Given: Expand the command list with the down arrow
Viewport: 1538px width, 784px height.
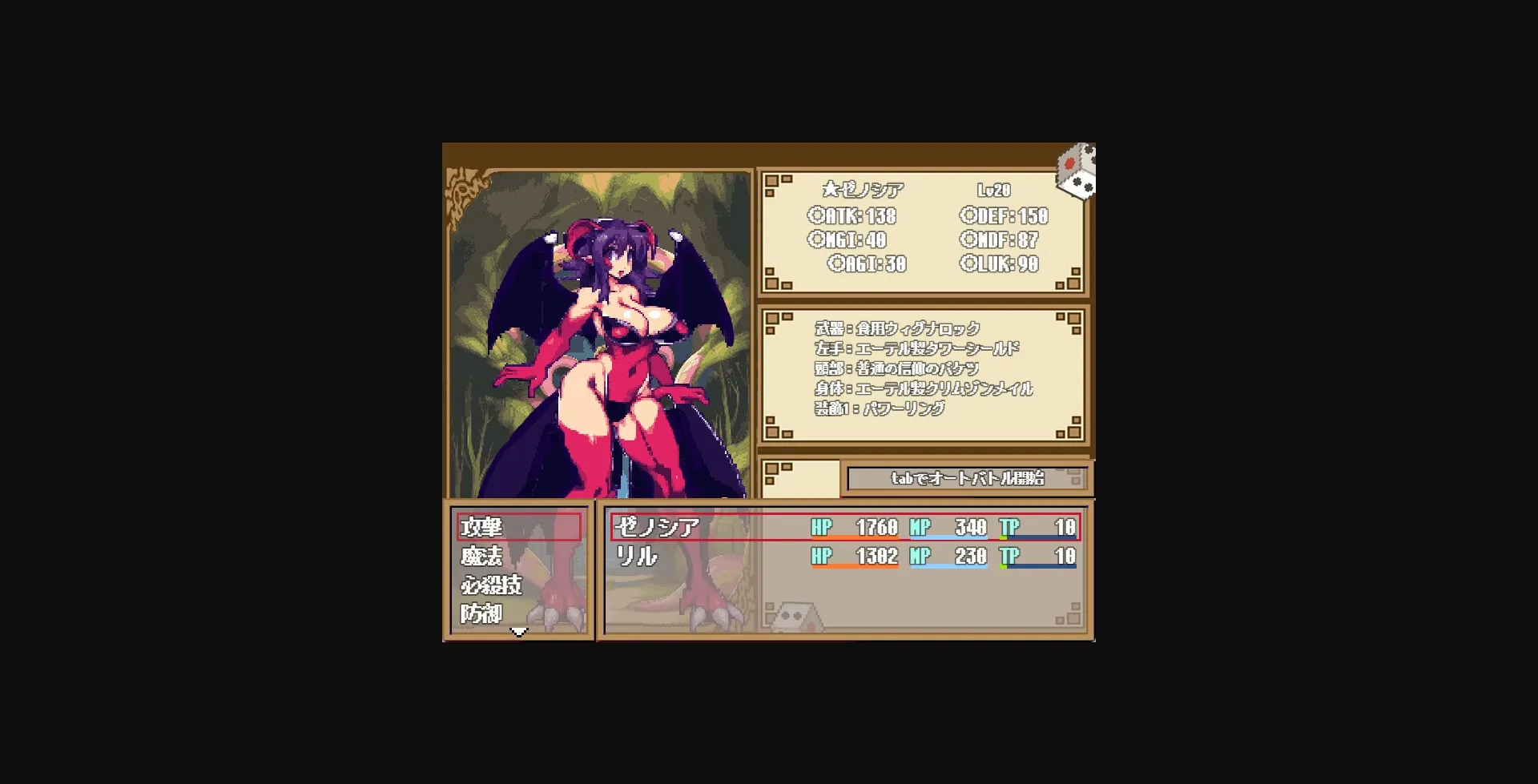Looking at the screenshot, I should click(x=518, y=632).
